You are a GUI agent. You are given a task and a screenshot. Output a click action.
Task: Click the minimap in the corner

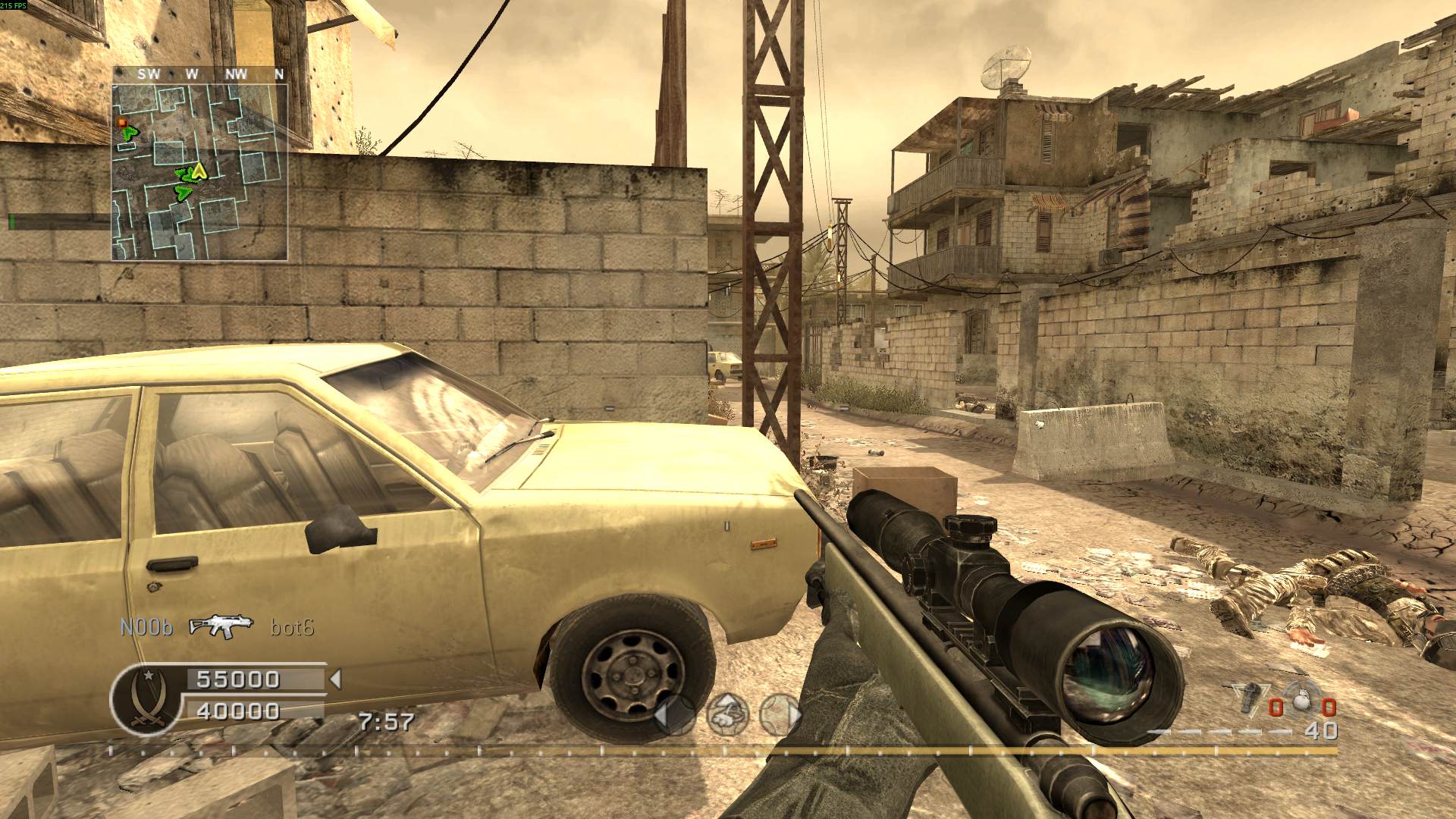(200, 171)
